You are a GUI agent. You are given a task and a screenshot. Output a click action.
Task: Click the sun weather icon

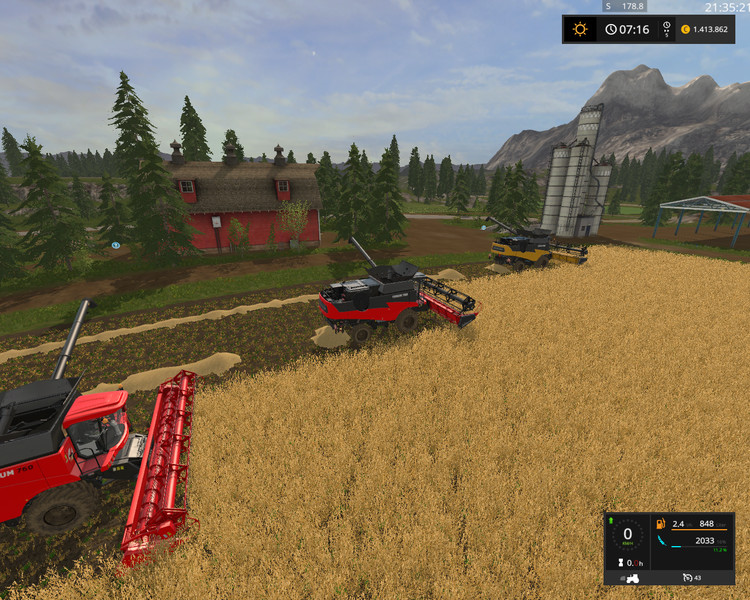(580, 29)
